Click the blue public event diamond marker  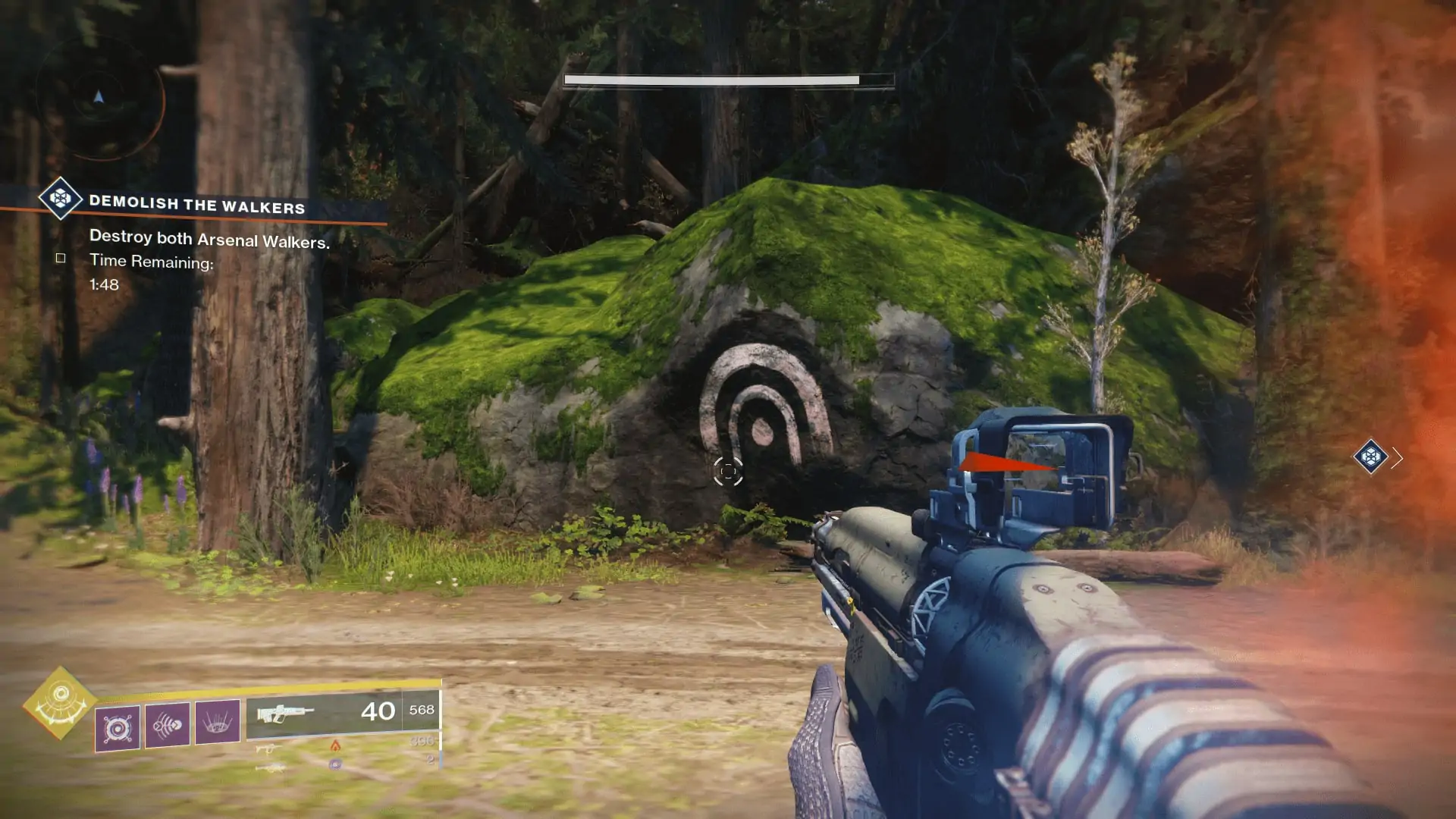coord(1371,457)
